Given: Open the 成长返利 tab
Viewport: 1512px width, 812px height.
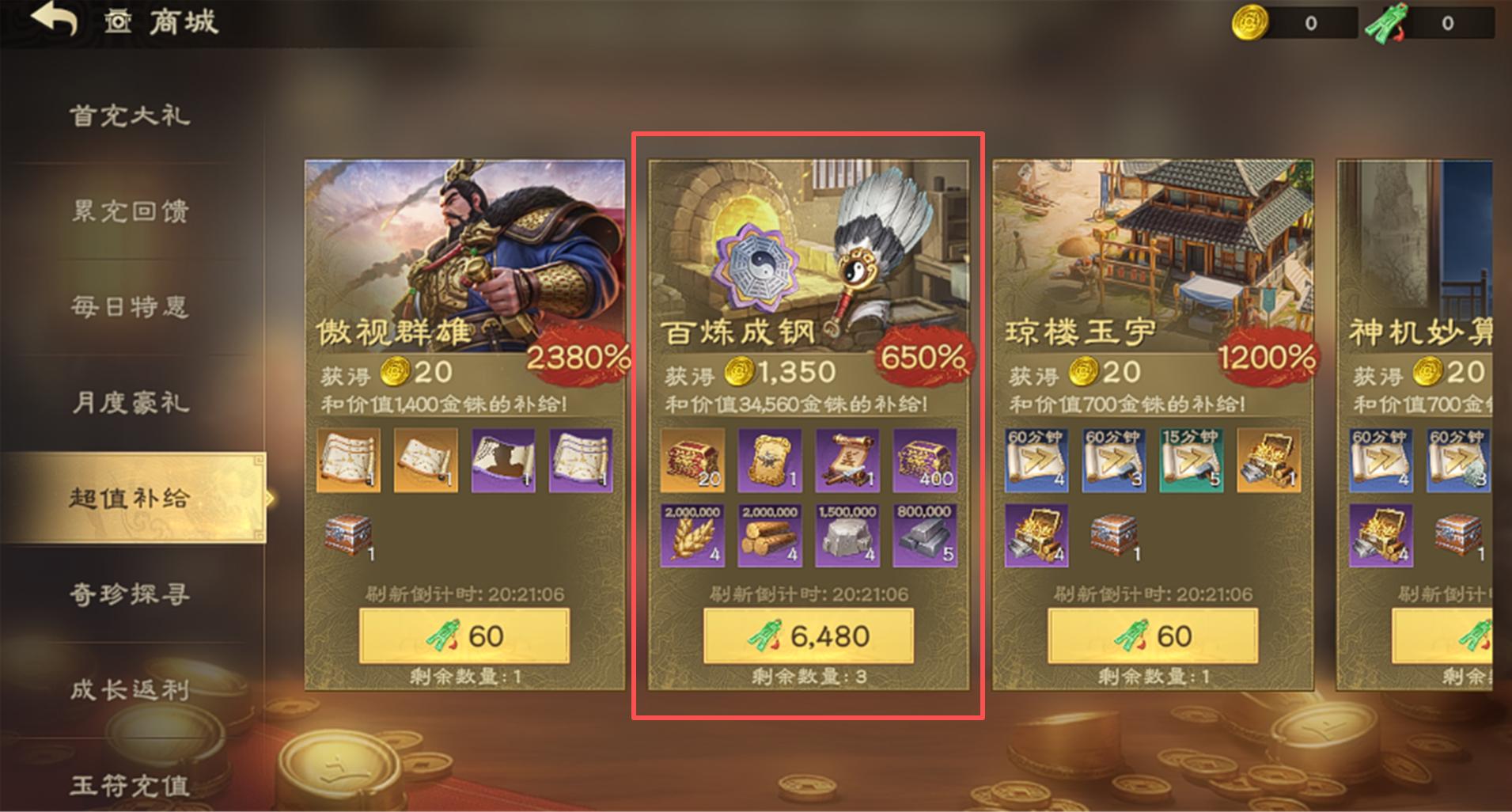Looking at the screenshot, I should tap(131, 689).
